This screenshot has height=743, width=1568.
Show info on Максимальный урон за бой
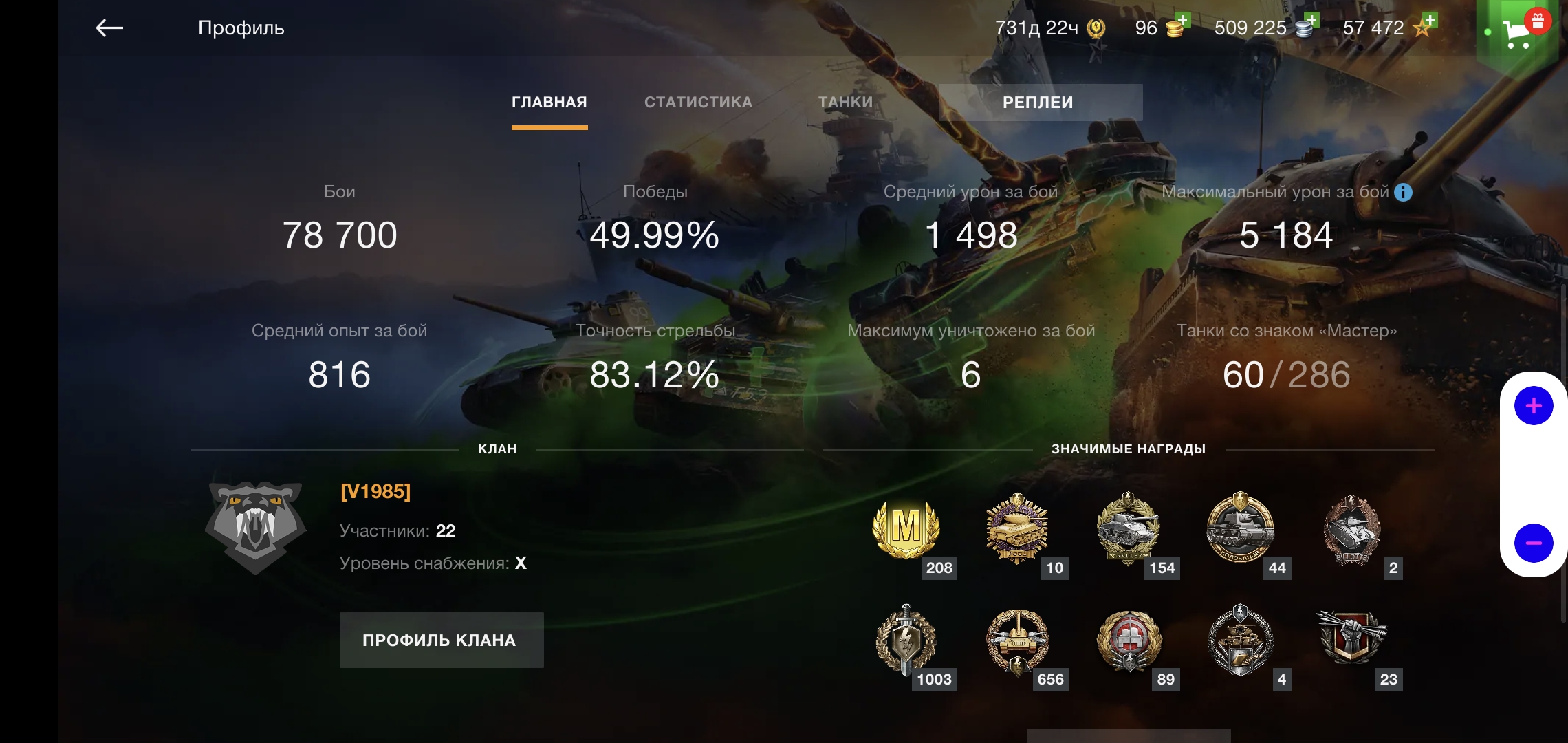coord(1403,193)
